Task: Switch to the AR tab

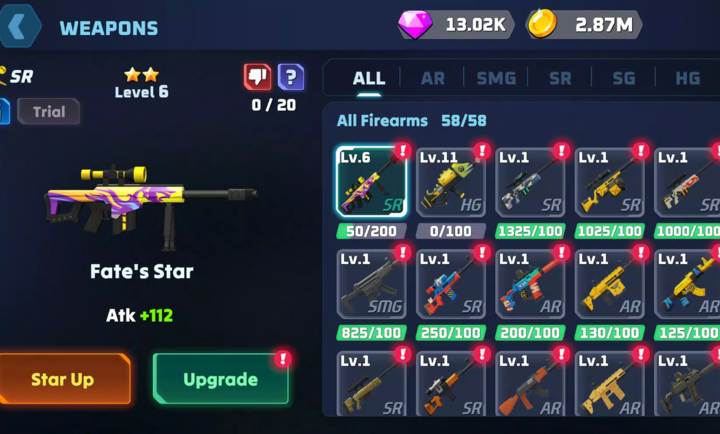Action: [x=433, y=78]
